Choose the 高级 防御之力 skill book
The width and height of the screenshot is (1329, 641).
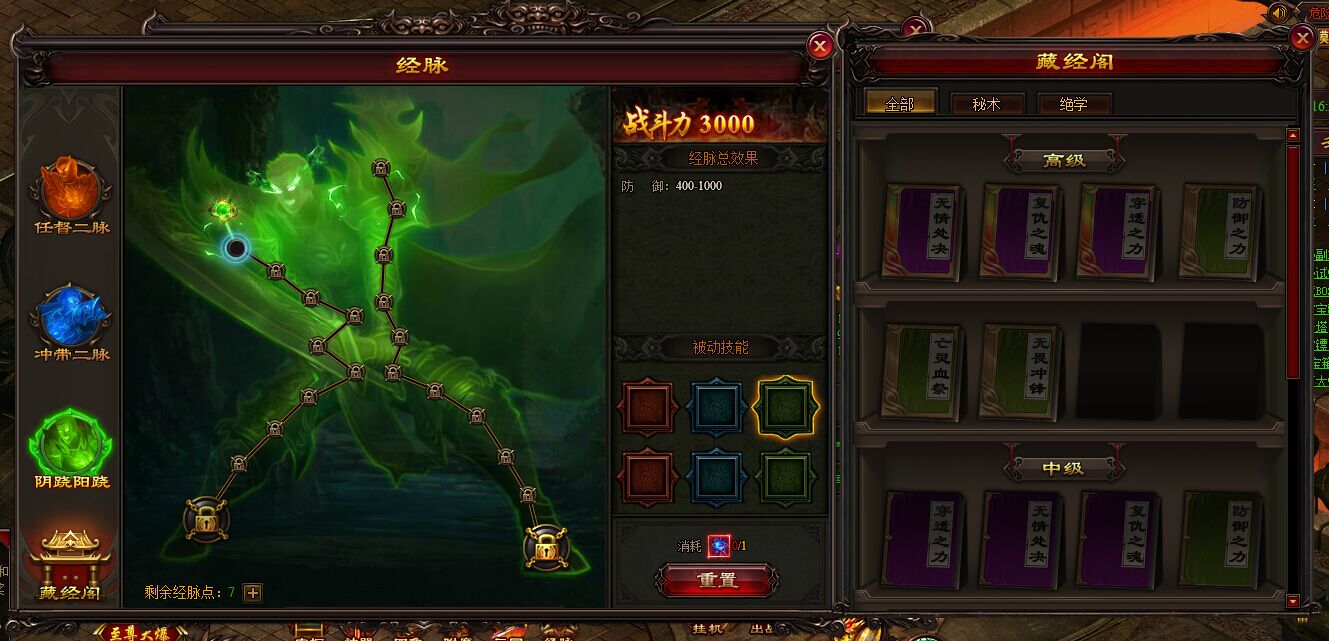click(1220, 231)
